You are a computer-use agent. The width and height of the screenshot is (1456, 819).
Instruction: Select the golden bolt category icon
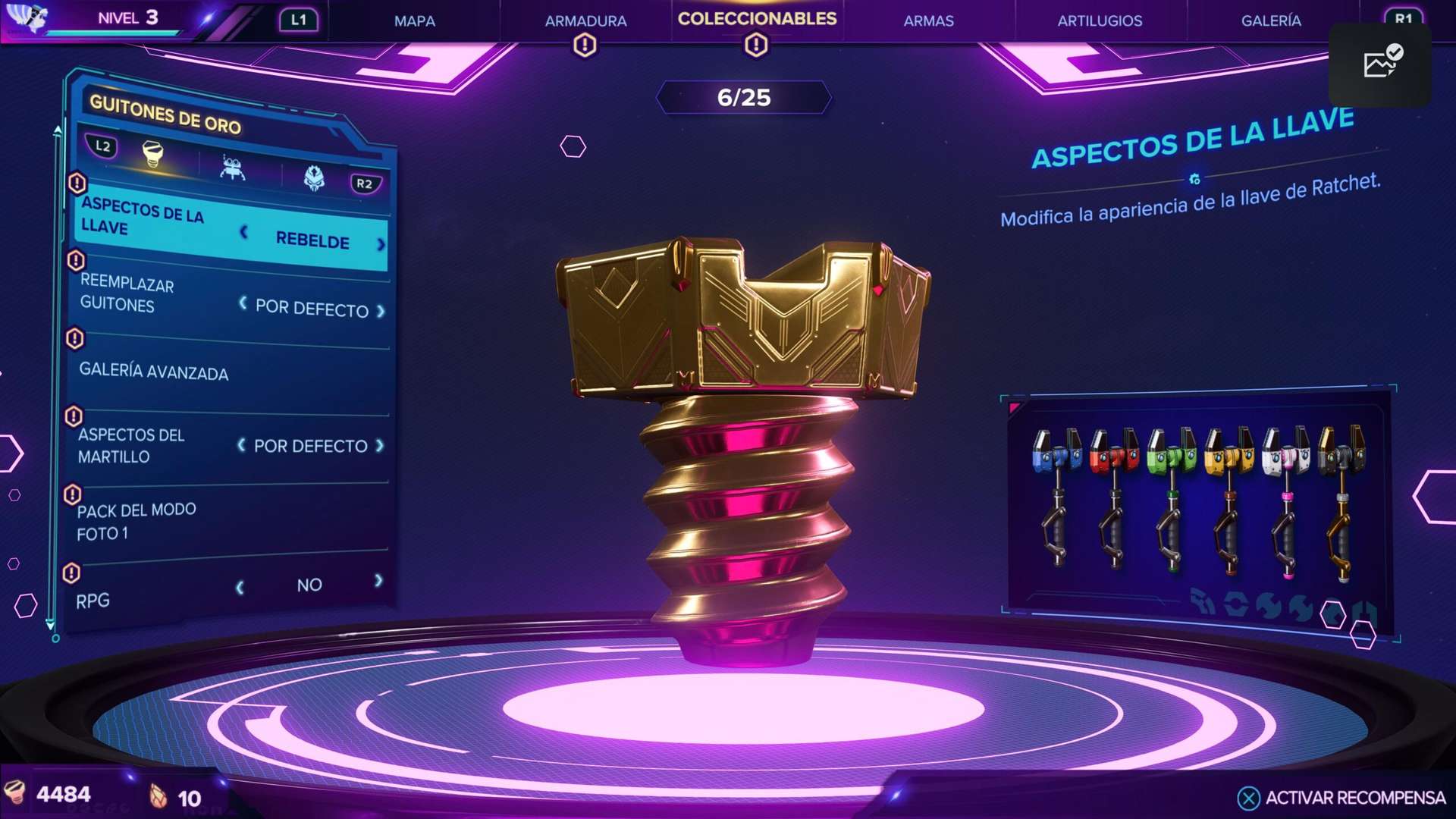click(x=153, y=155)
